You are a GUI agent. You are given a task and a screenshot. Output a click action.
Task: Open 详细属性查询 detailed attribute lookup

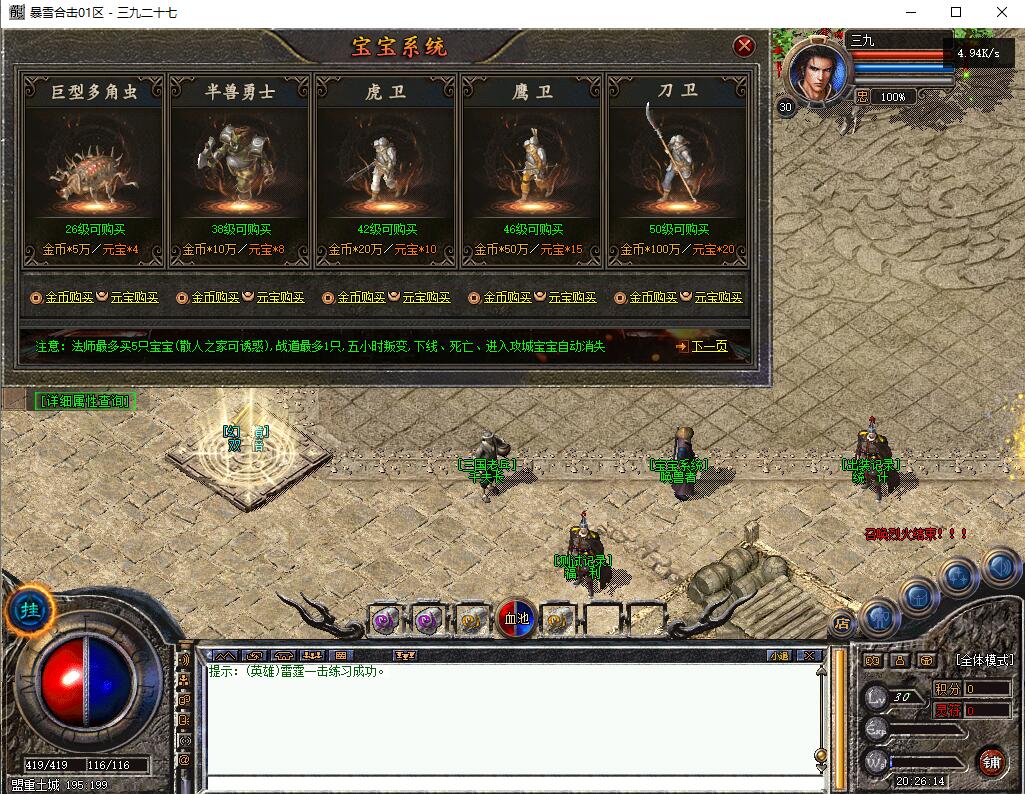(84, 401)
